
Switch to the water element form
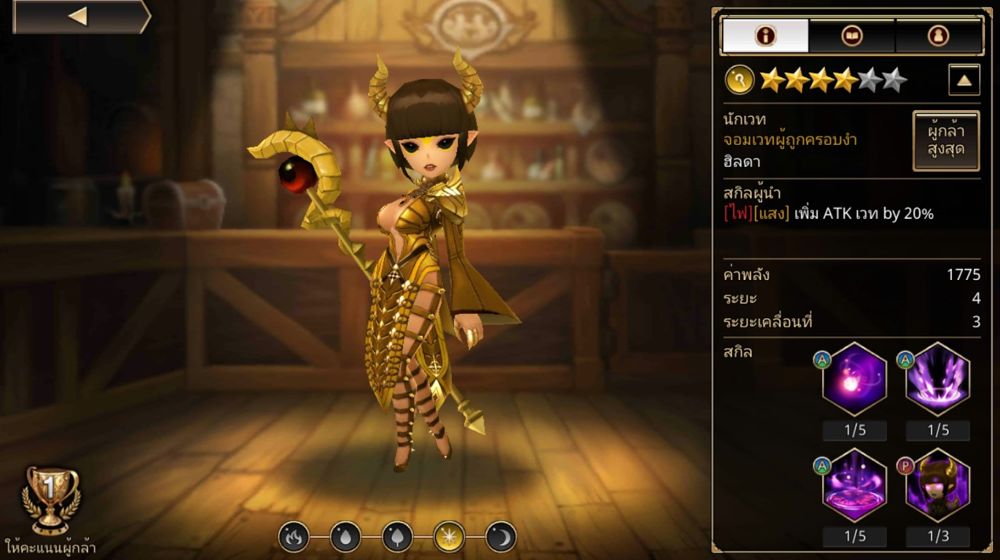[x=344, y=537]
